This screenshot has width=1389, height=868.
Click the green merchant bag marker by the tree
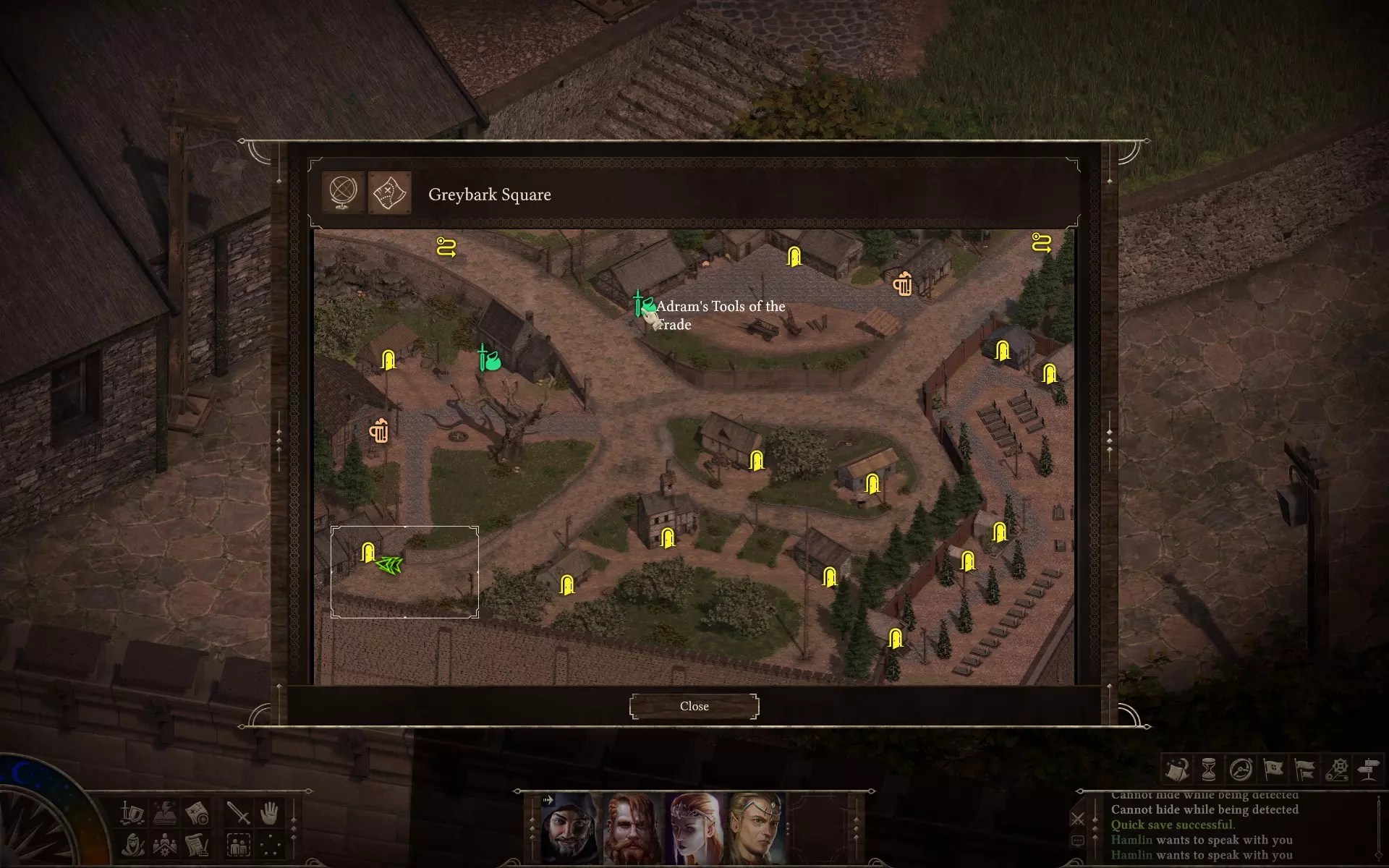490,359
